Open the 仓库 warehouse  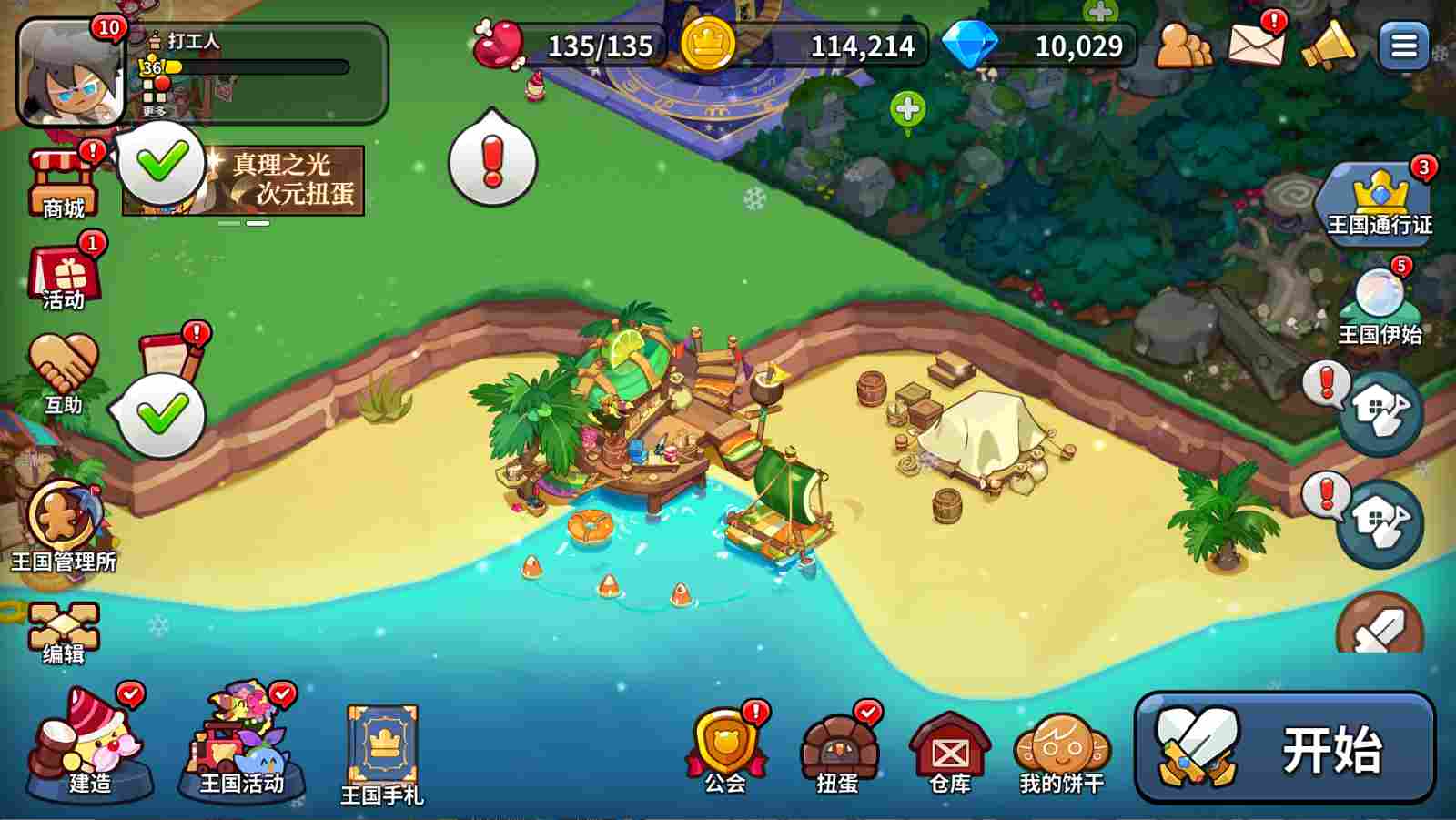950,752
